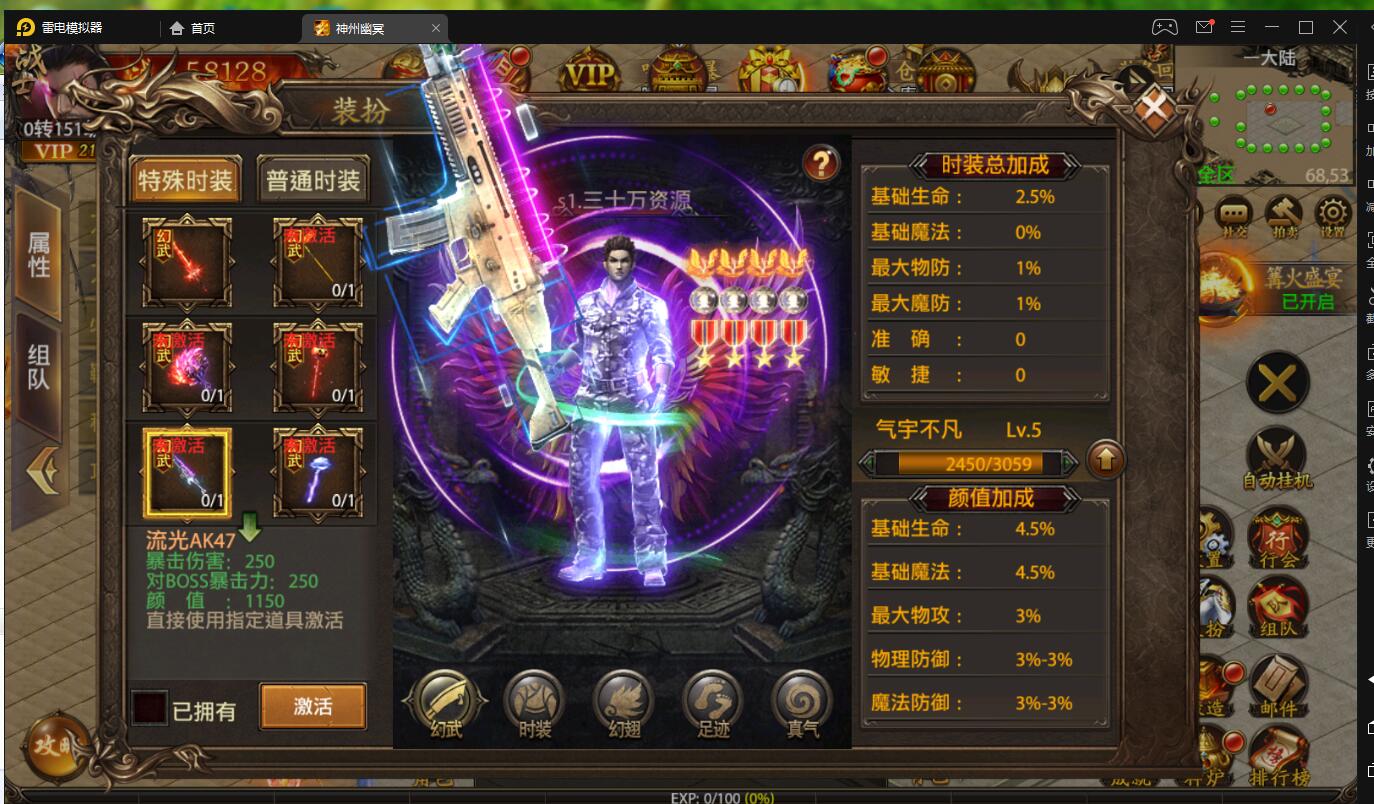Switch to the 特殊时装 tab
1374x804 pixels.
pyautogui.click(x=183, y=178)
